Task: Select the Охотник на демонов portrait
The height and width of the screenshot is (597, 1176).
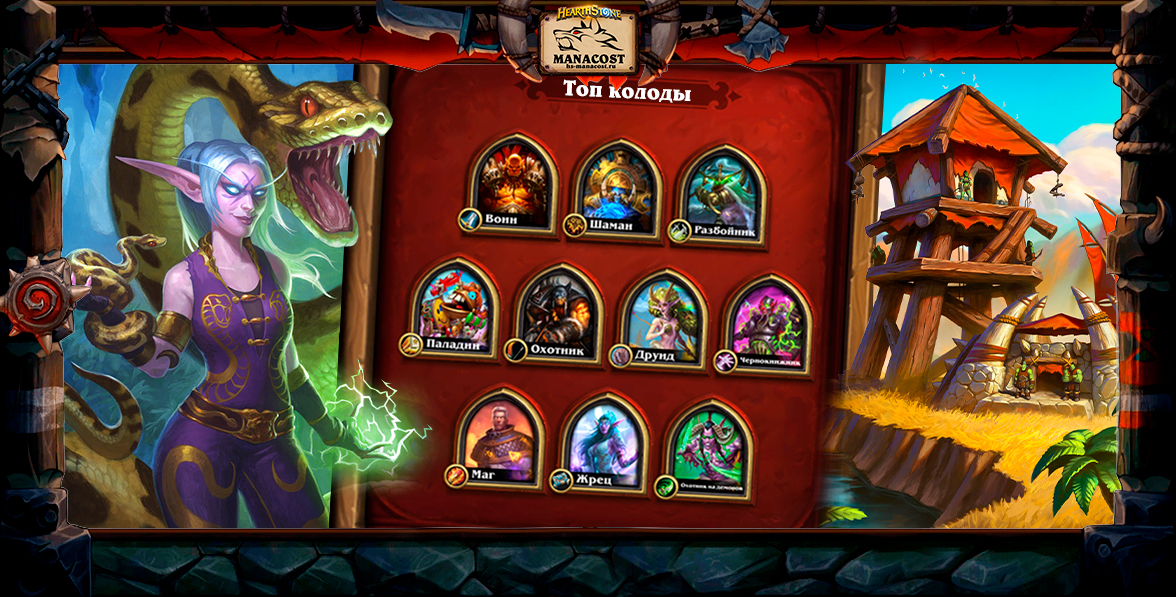Action: click(x=708, y=447)
